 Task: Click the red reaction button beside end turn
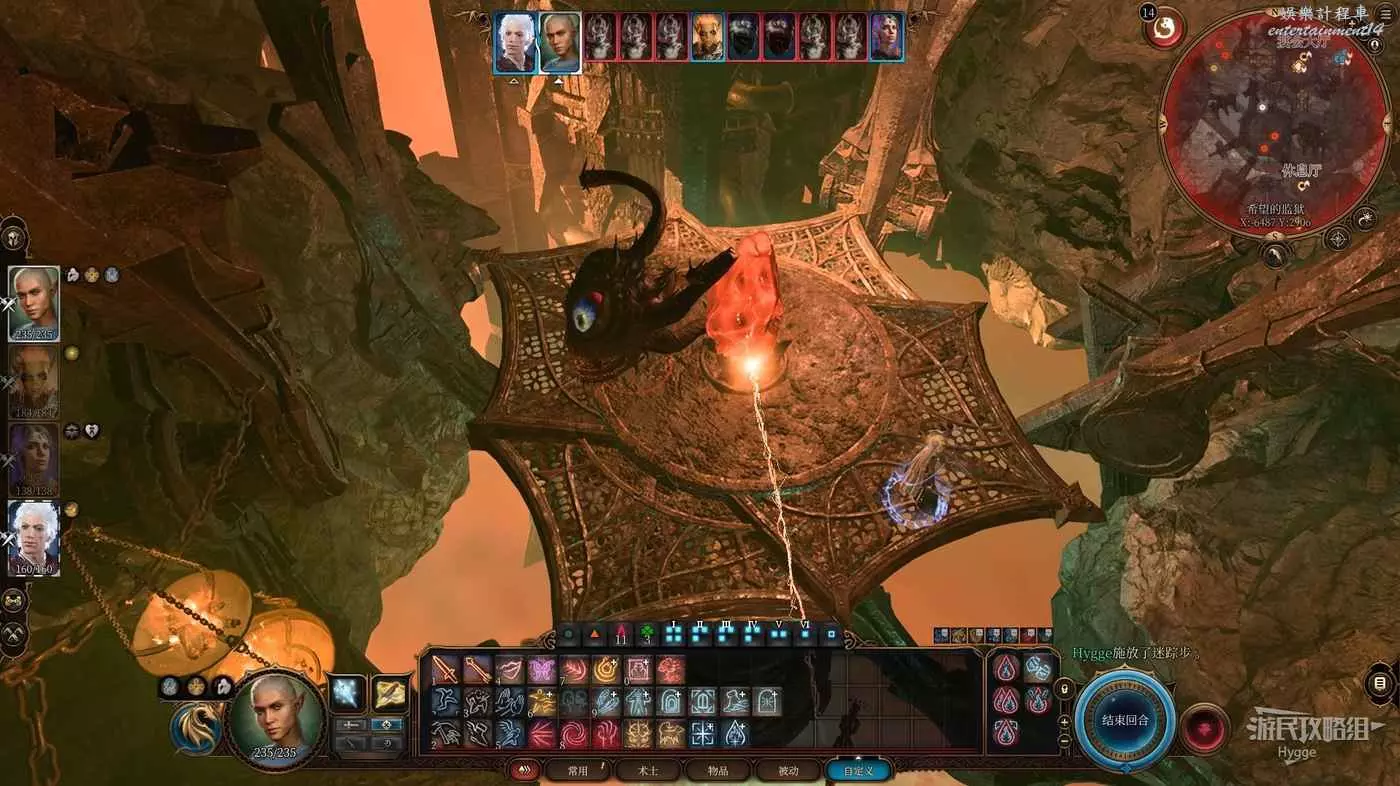(1205, 727)
